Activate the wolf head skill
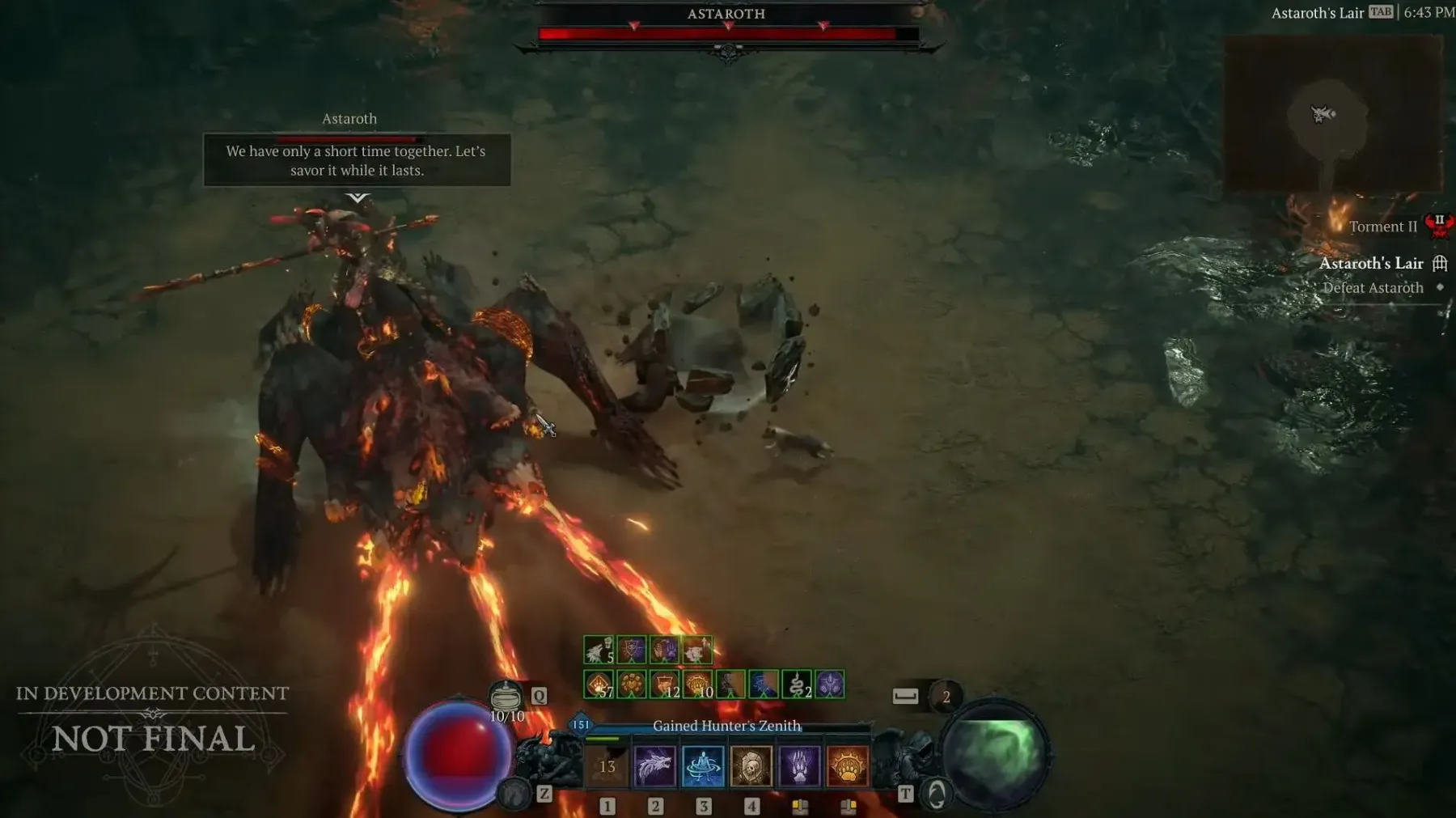Viewport: 1456px width, 818px height. pos(654,766)
